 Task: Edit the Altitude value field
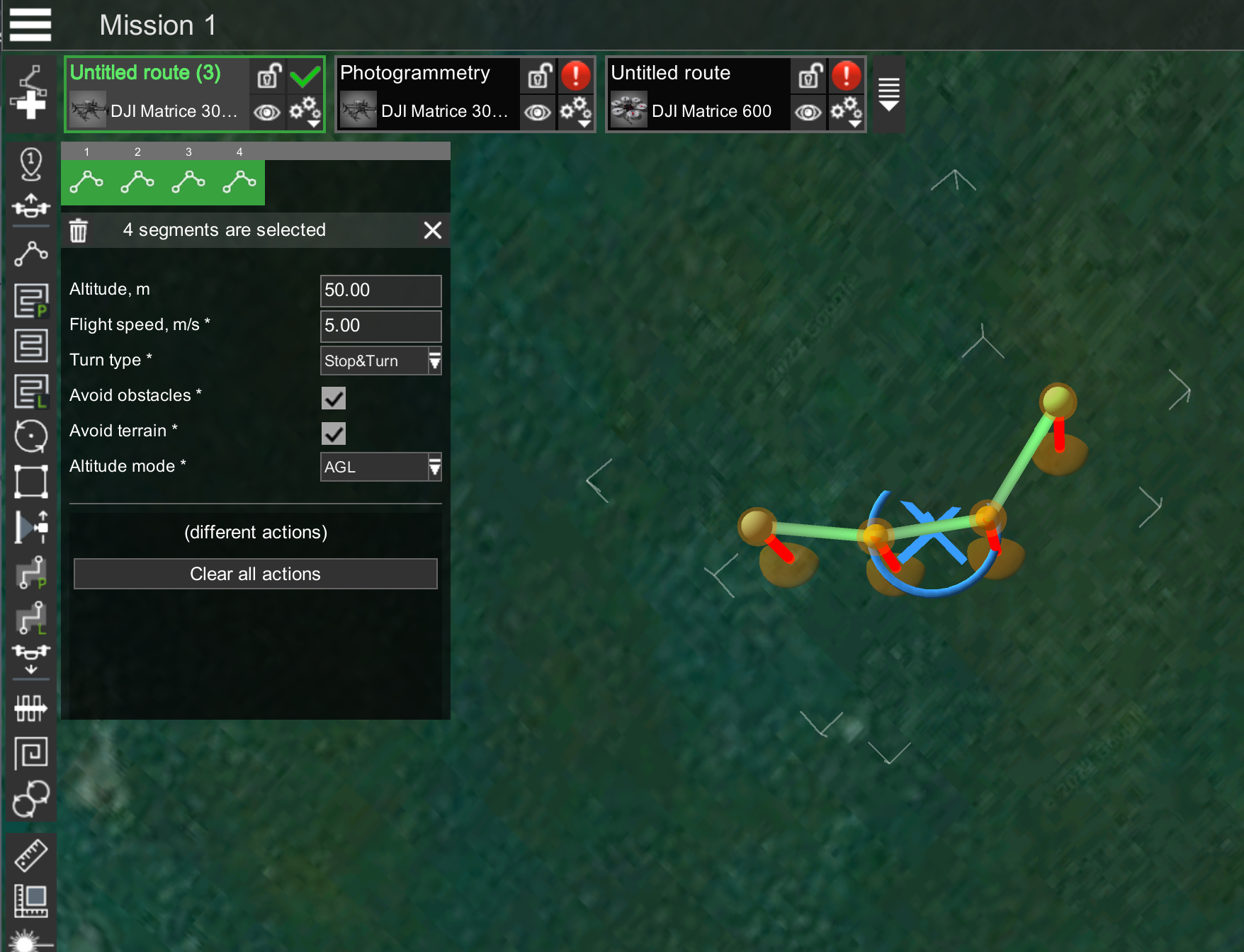[x=380, y=290]
